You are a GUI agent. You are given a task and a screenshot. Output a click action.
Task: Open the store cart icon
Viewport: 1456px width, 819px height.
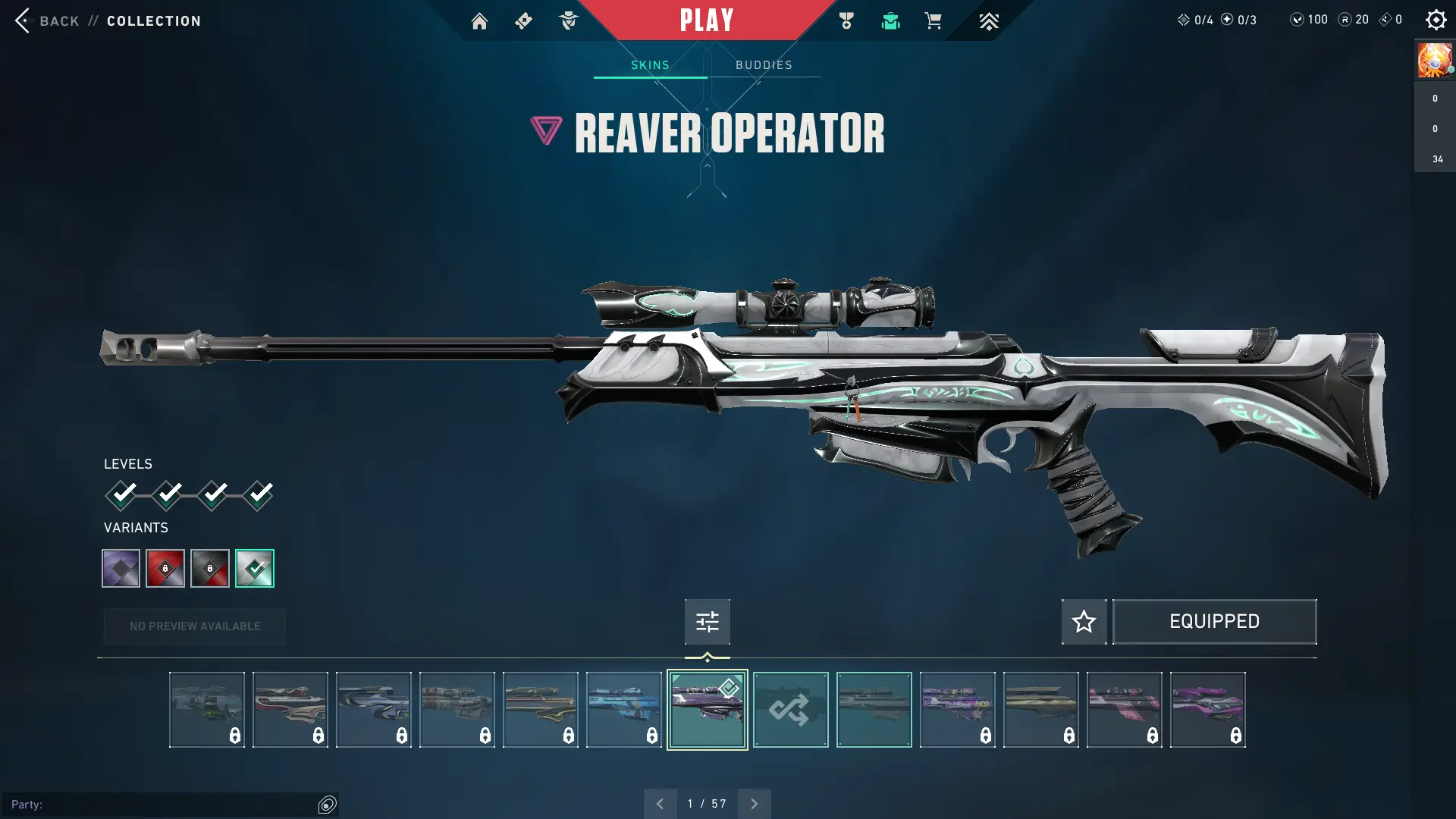[933, 20]
